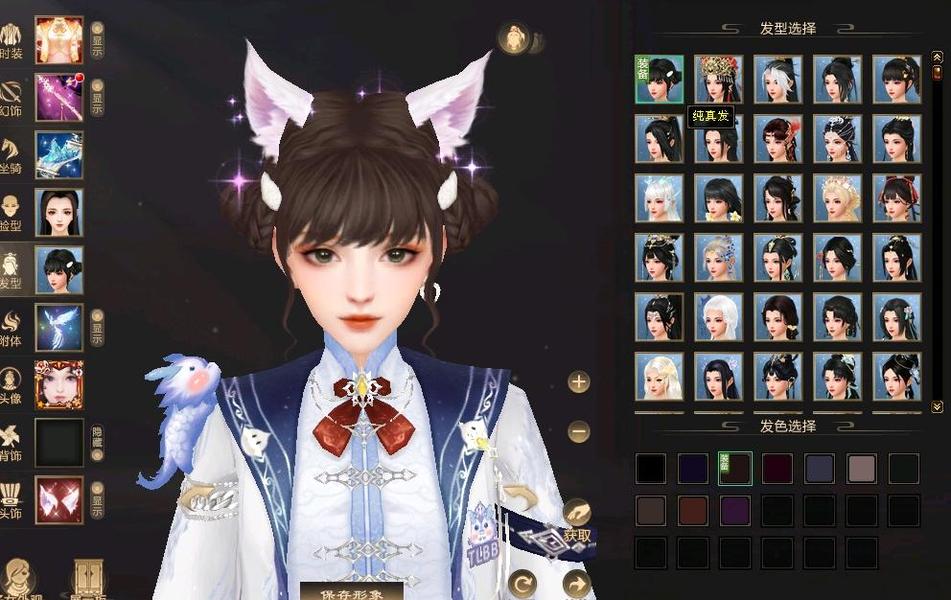Select the white-haired hairstyle in the top row
The image size is (951, 600).
(778, 80)
